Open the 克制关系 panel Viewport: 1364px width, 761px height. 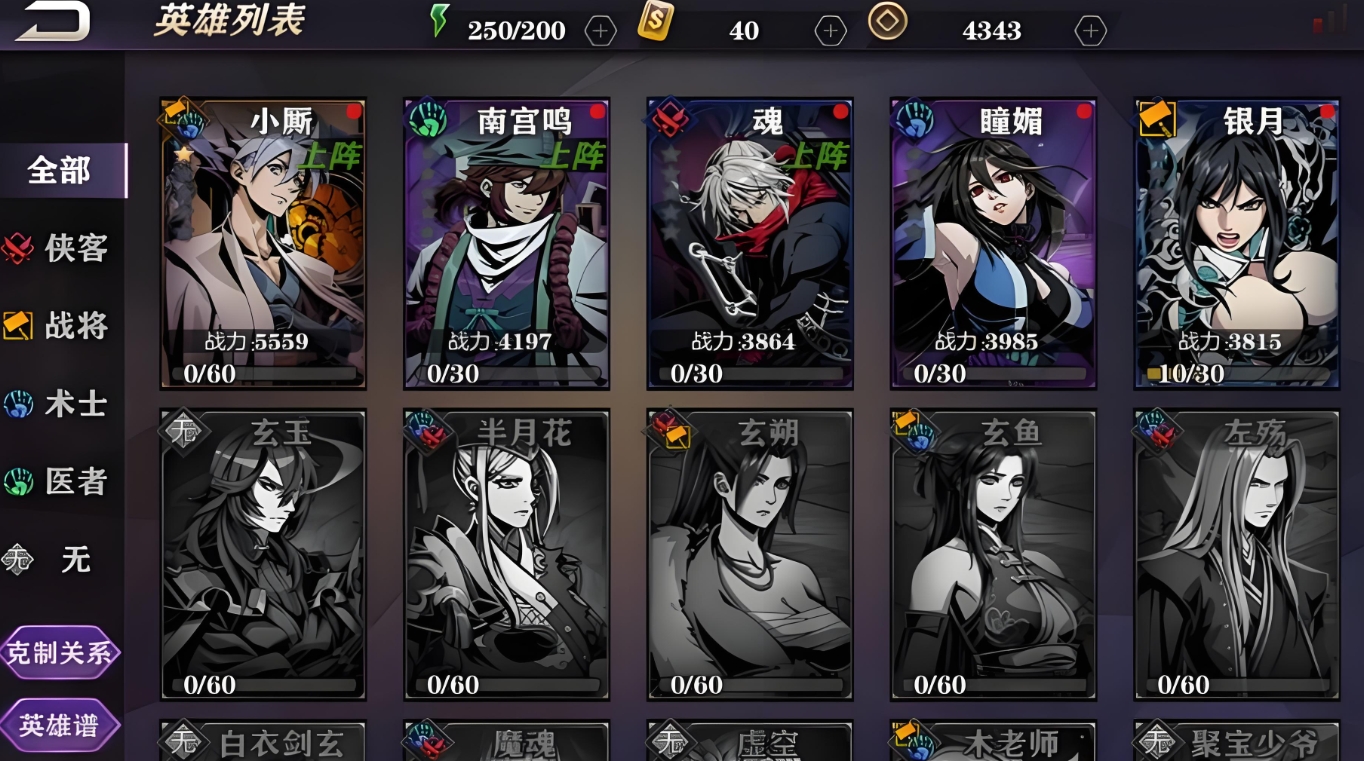(62, 652)
